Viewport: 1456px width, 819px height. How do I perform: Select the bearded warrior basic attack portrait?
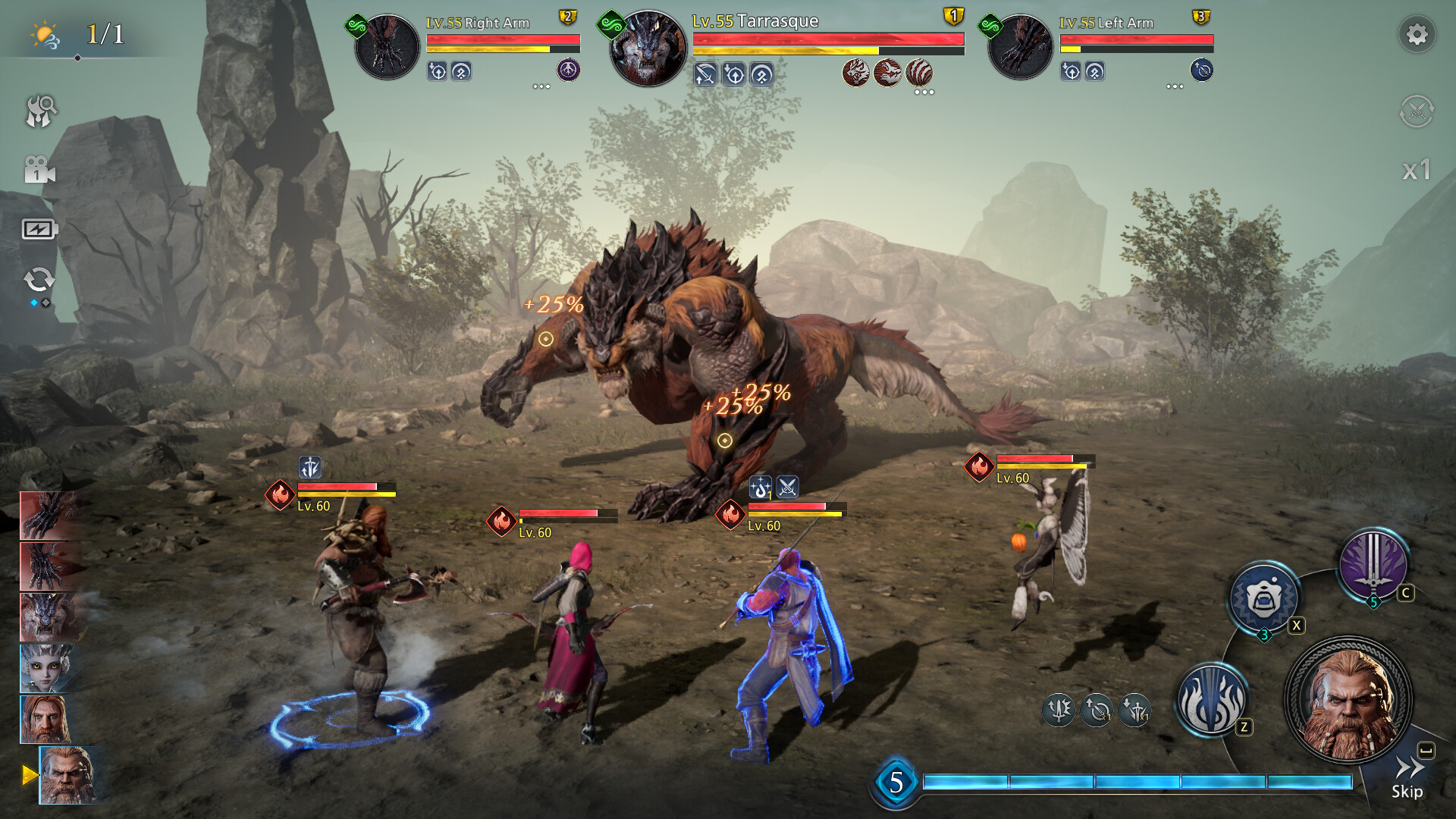tap(1348, 699)
